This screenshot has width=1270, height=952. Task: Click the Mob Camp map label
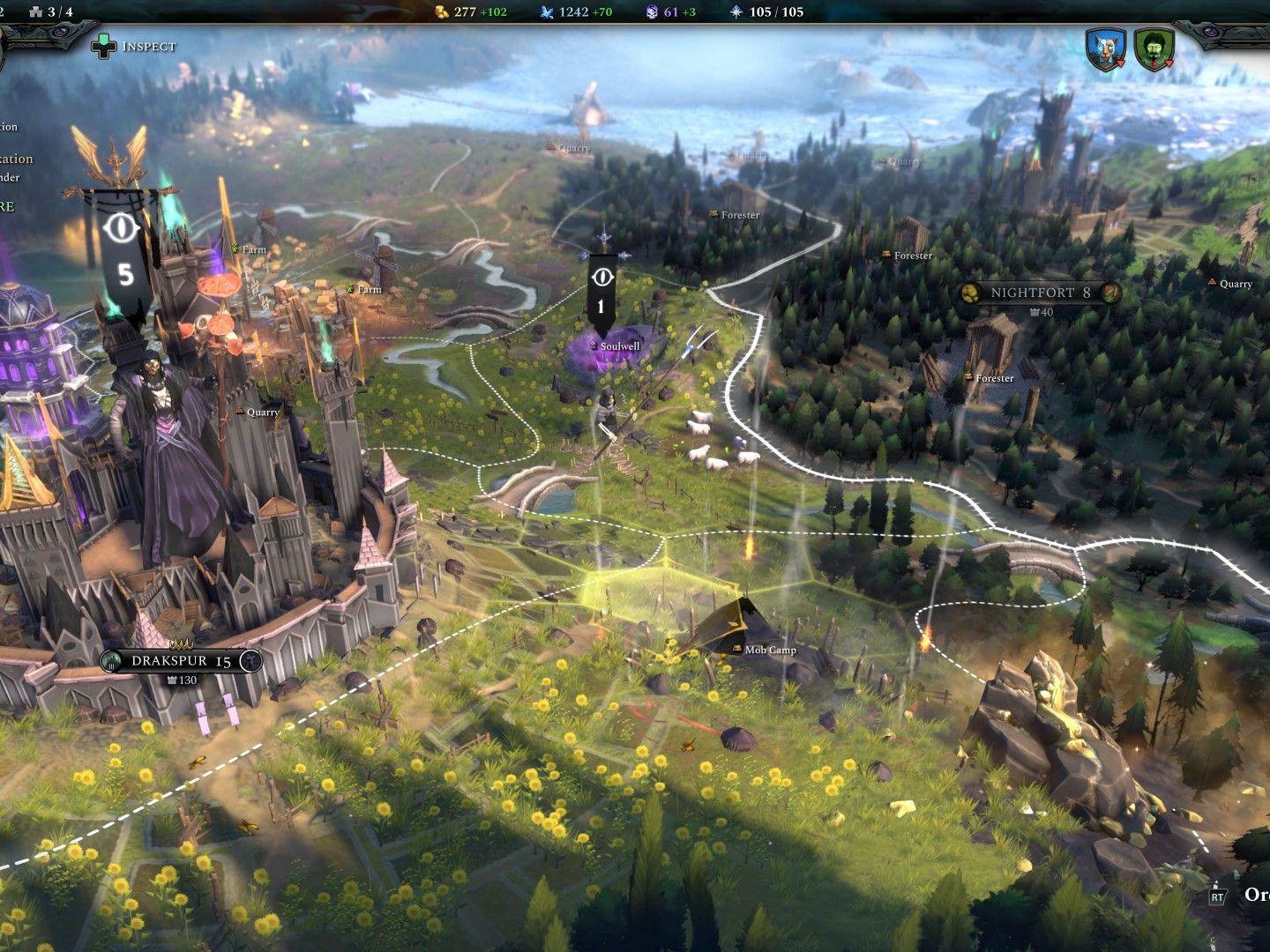770,651
